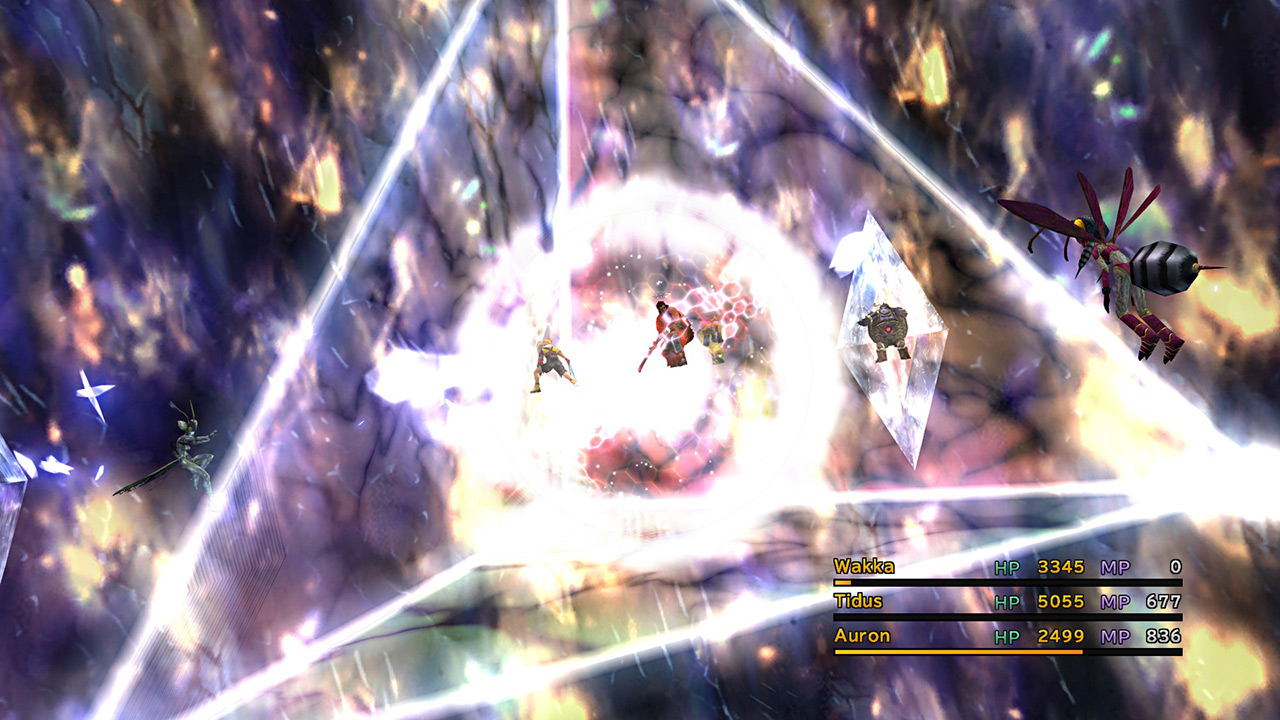1280x720 pixels.
Task: Pick Auron's name in the party panel
Action: [862, 636]
